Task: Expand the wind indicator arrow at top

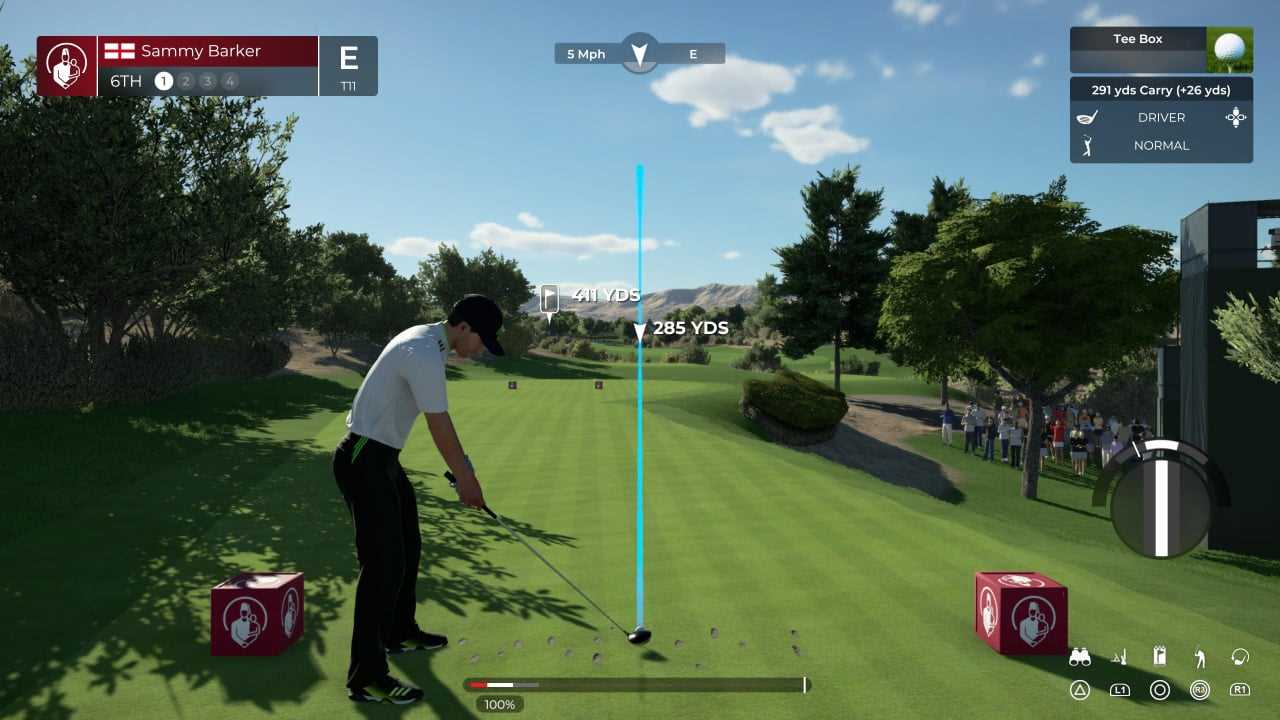Action: point(638,55)
